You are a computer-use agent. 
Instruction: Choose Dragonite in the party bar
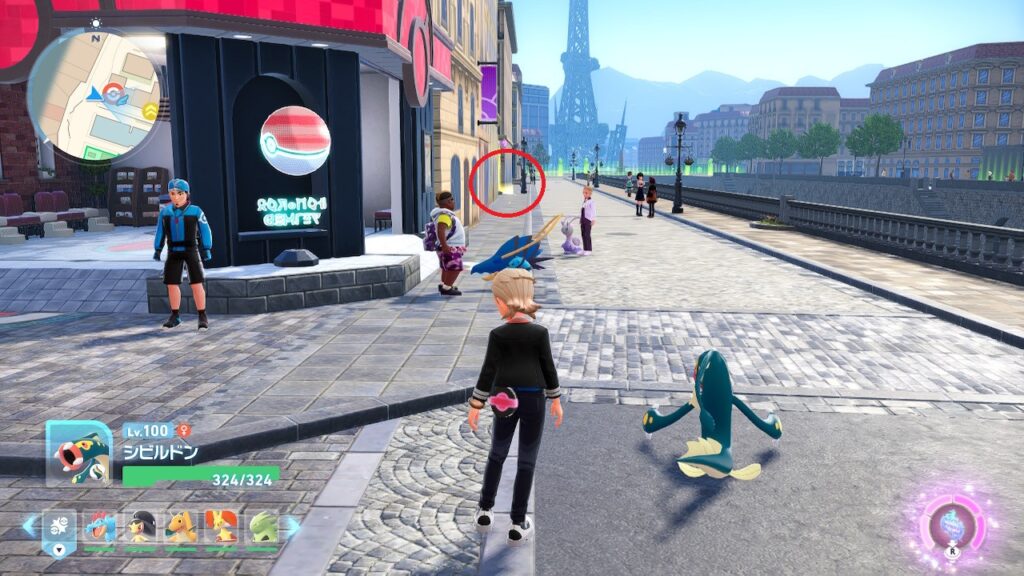pos(181,527)
